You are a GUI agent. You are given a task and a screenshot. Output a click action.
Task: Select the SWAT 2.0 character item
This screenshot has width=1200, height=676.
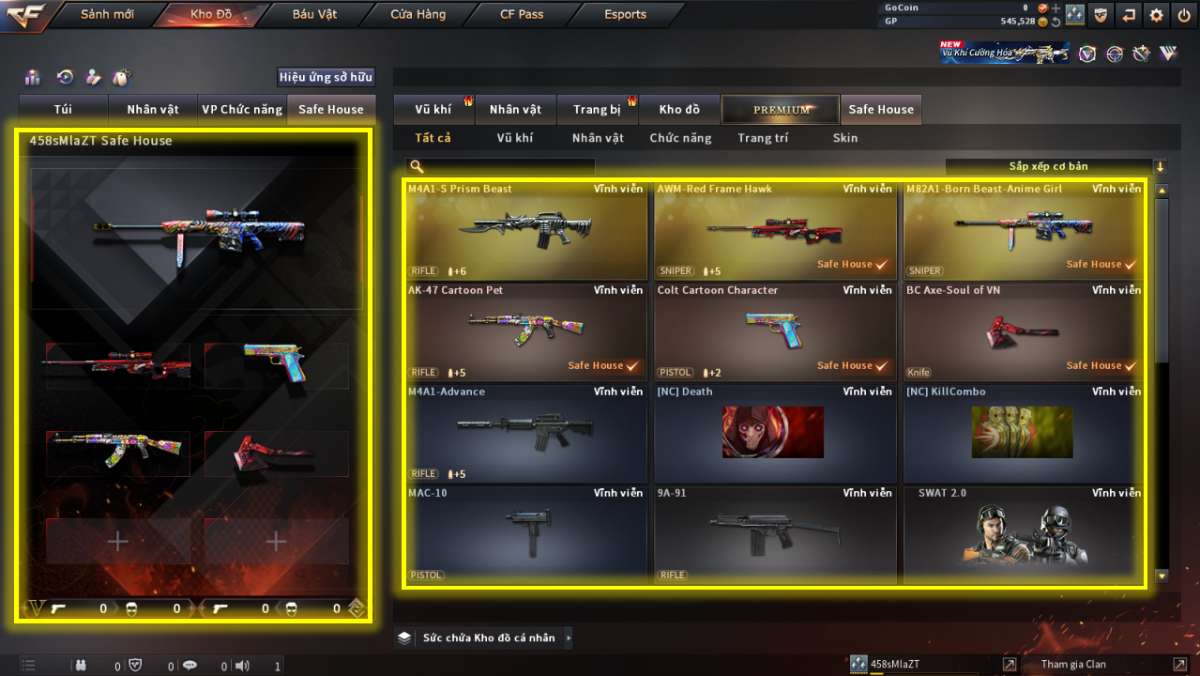1024,534
